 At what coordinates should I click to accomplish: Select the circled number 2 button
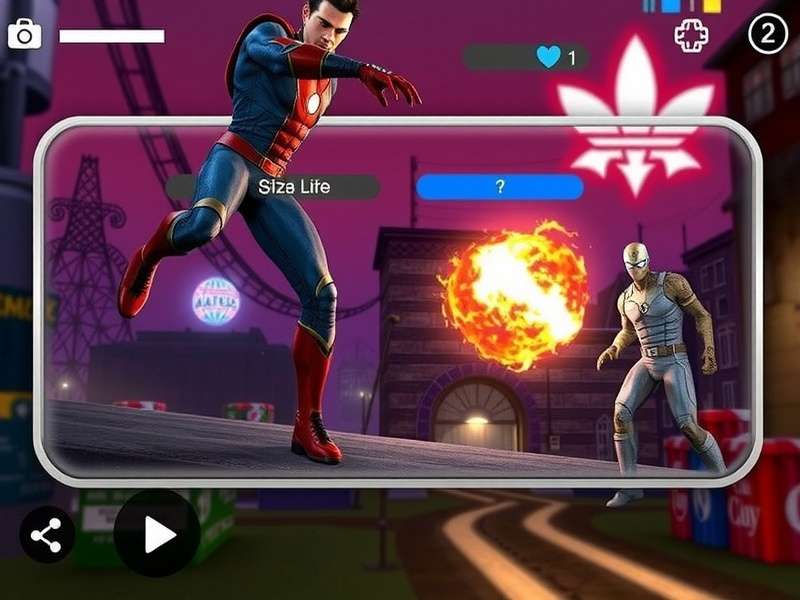coord(768,35)
